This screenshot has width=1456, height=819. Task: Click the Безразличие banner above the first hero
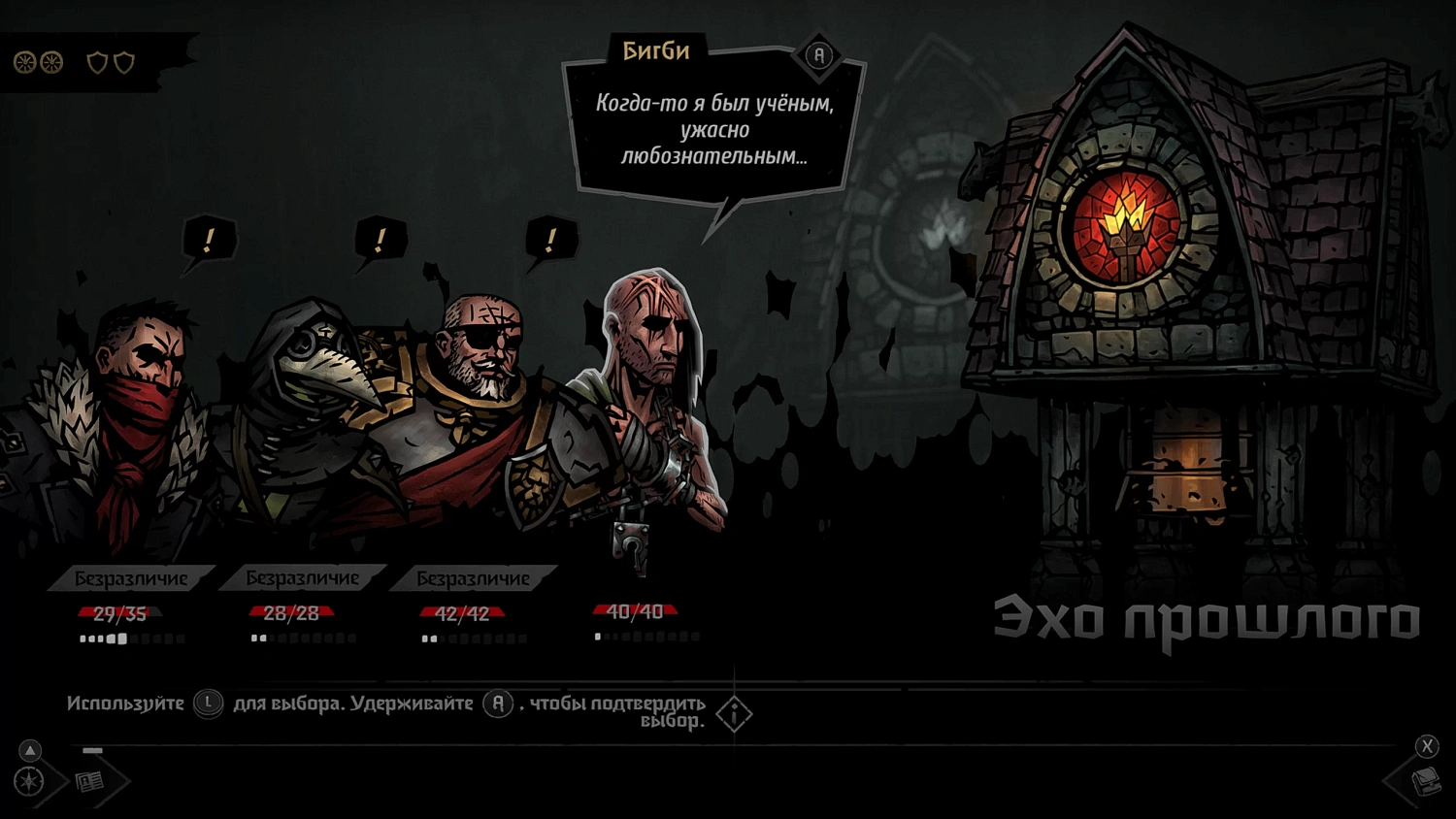(129, 577)
